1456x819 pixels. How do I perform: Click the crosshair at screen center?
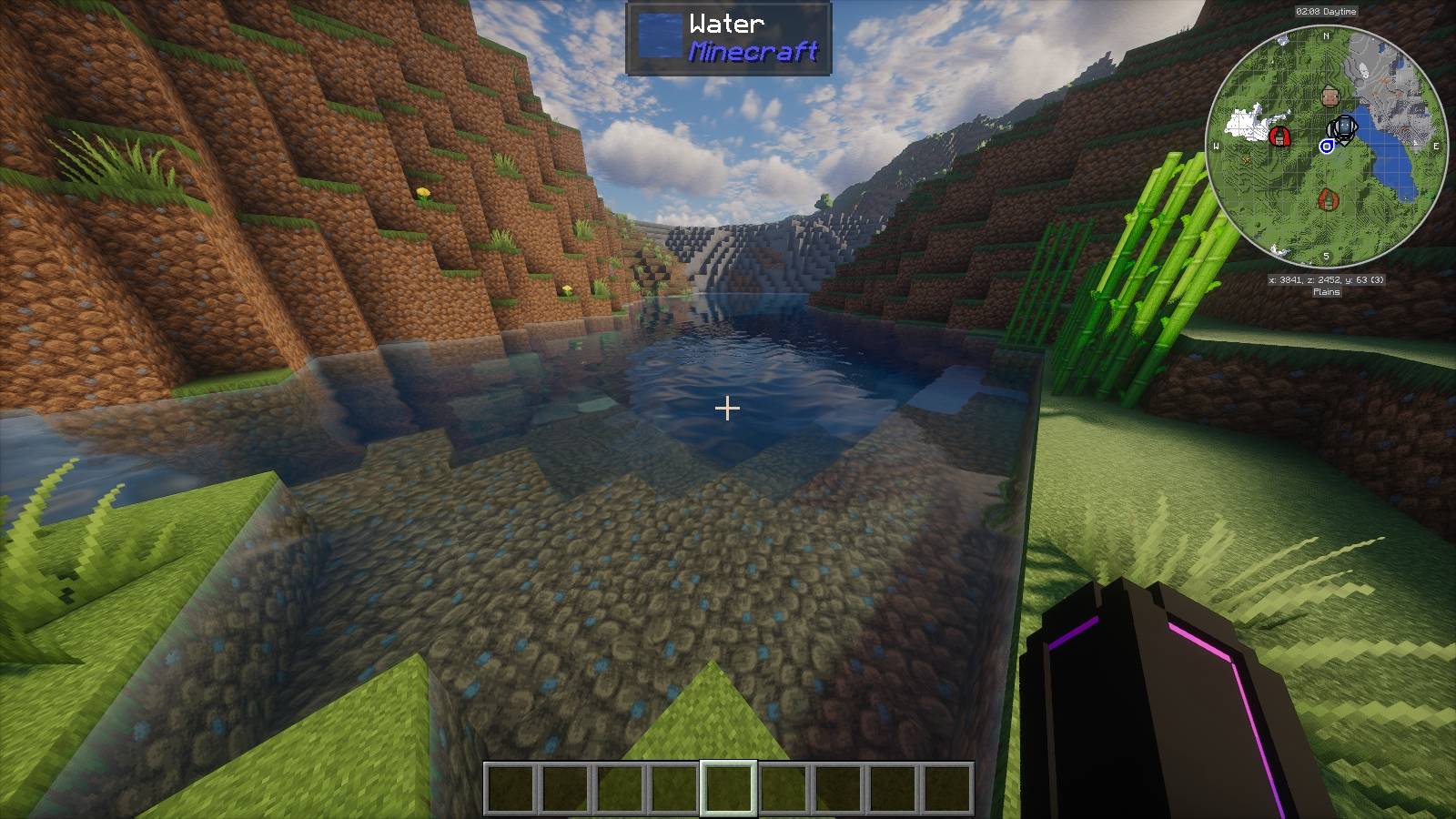pyautogui.click(x=728, y=409)
